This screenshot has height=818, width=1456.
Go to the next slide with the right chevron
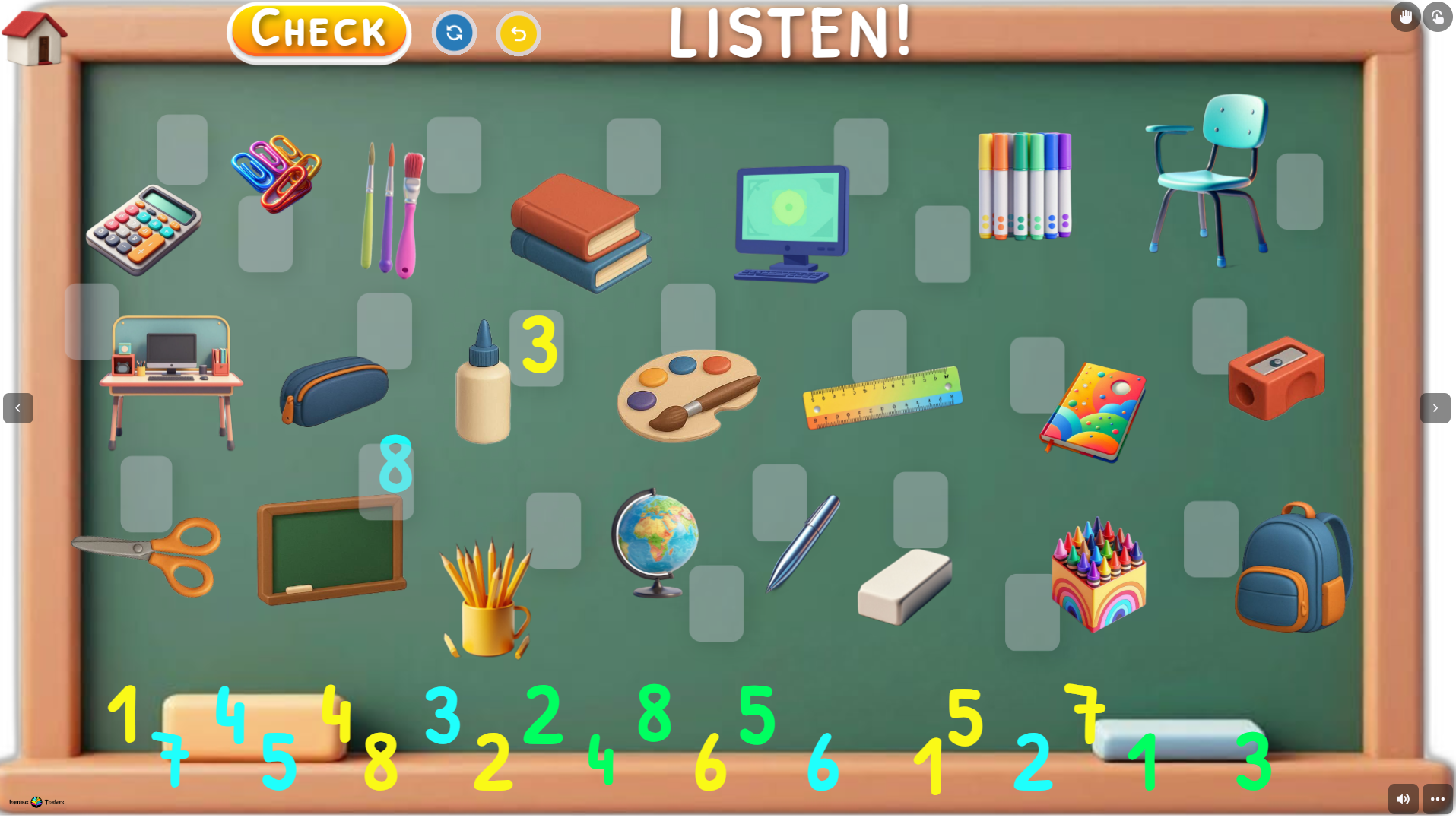pyautogui.click(x=1435, y=408)
